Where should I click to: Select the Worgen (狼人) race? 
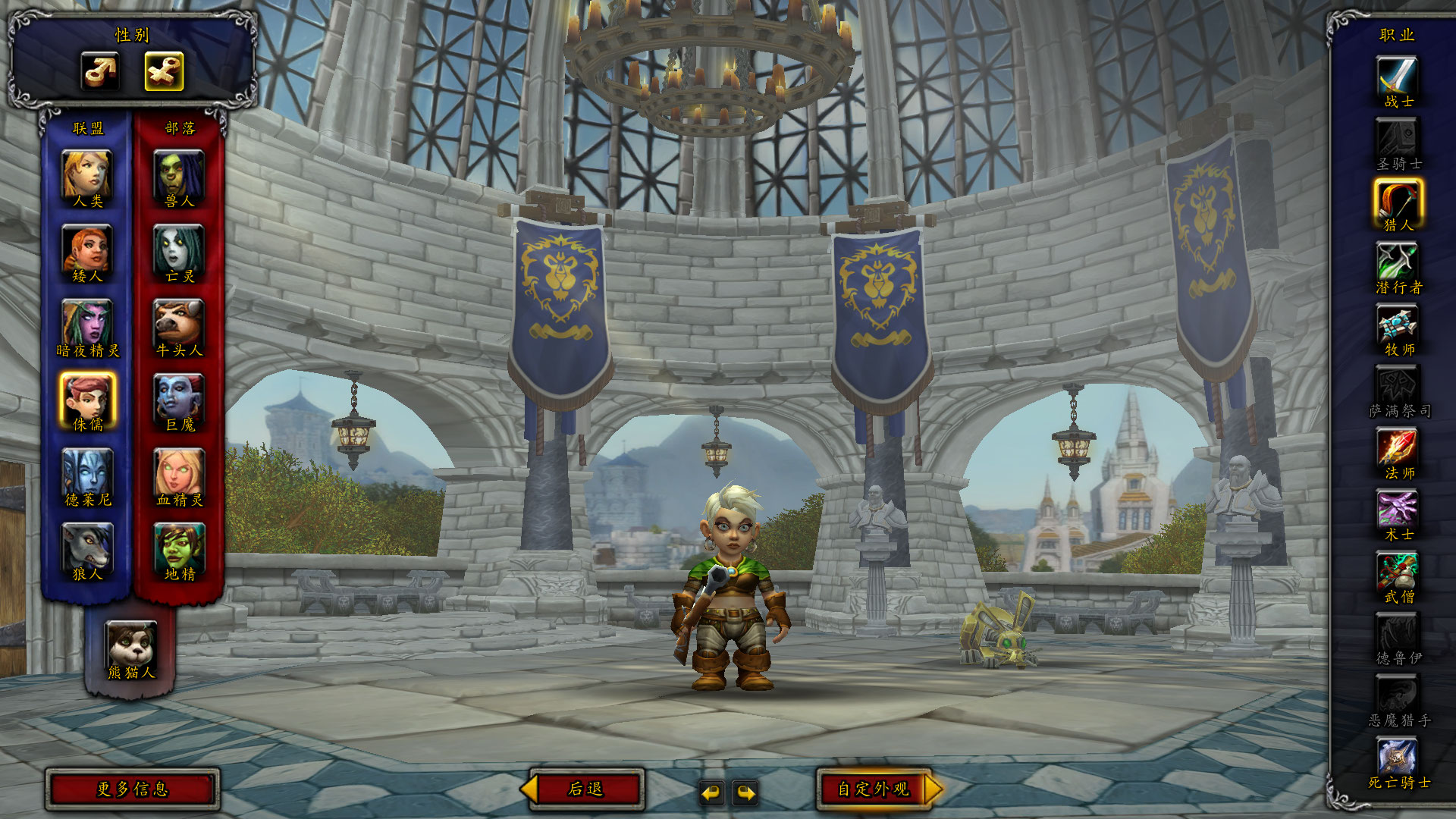[87, 549]
